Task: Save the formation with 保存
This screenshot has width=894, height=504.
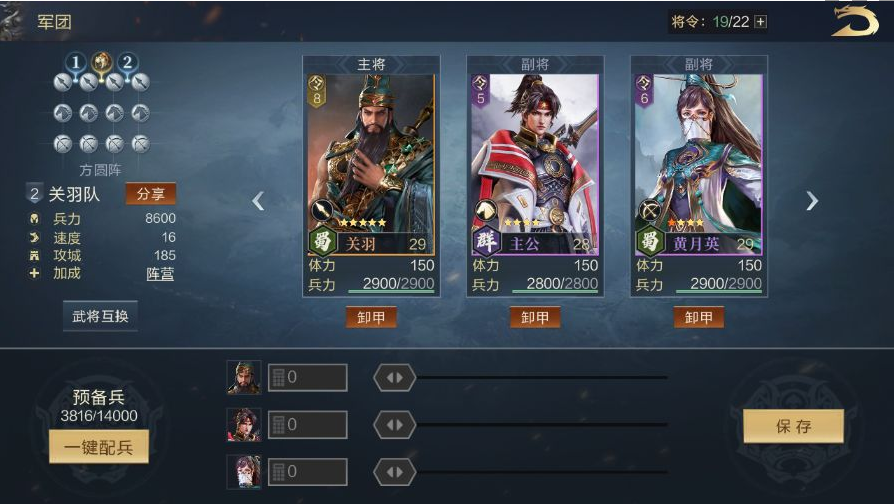Action: (793, 426)
